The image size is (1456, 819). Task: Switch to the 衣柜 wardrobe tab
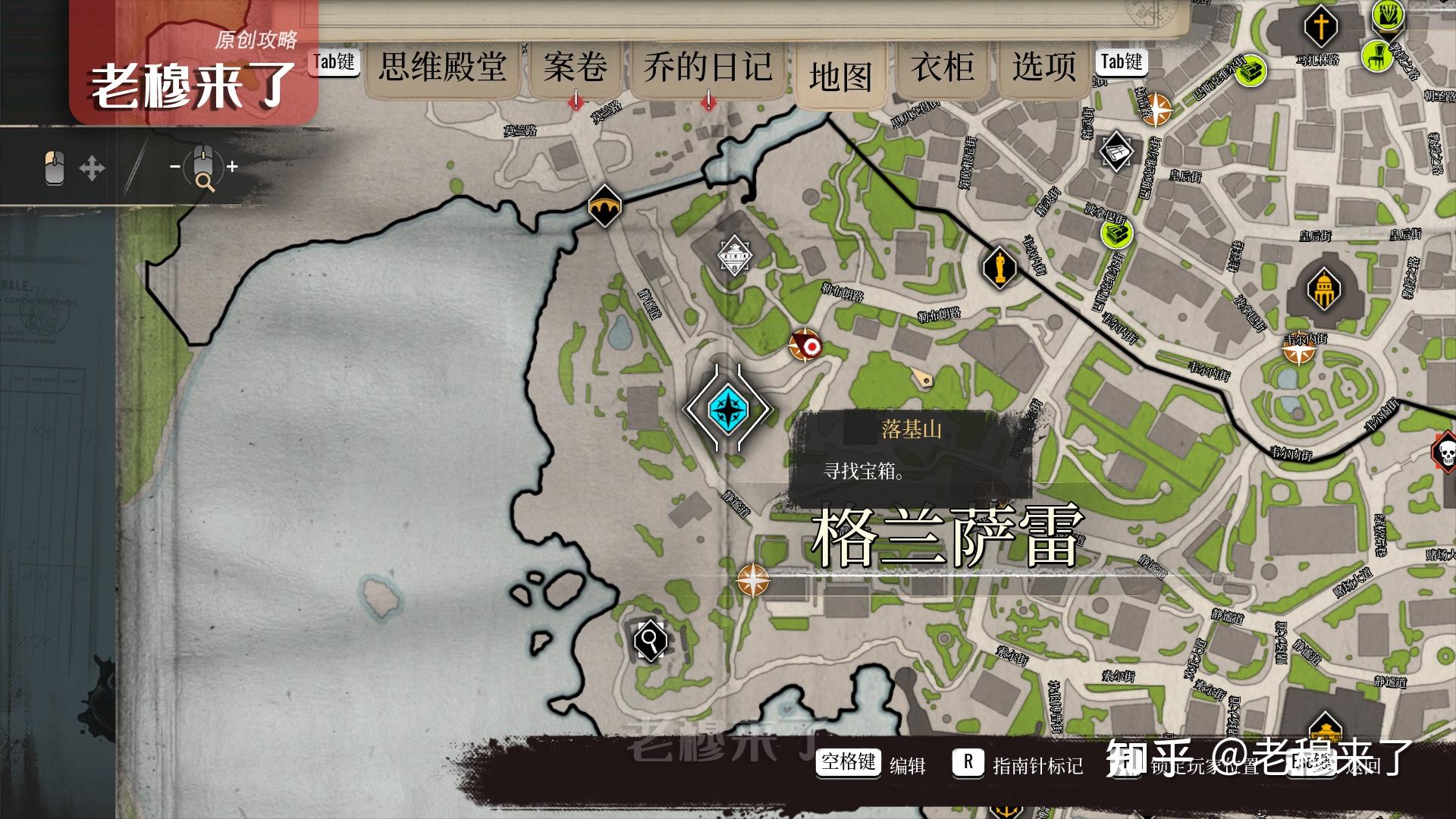[x=943, y=67]
